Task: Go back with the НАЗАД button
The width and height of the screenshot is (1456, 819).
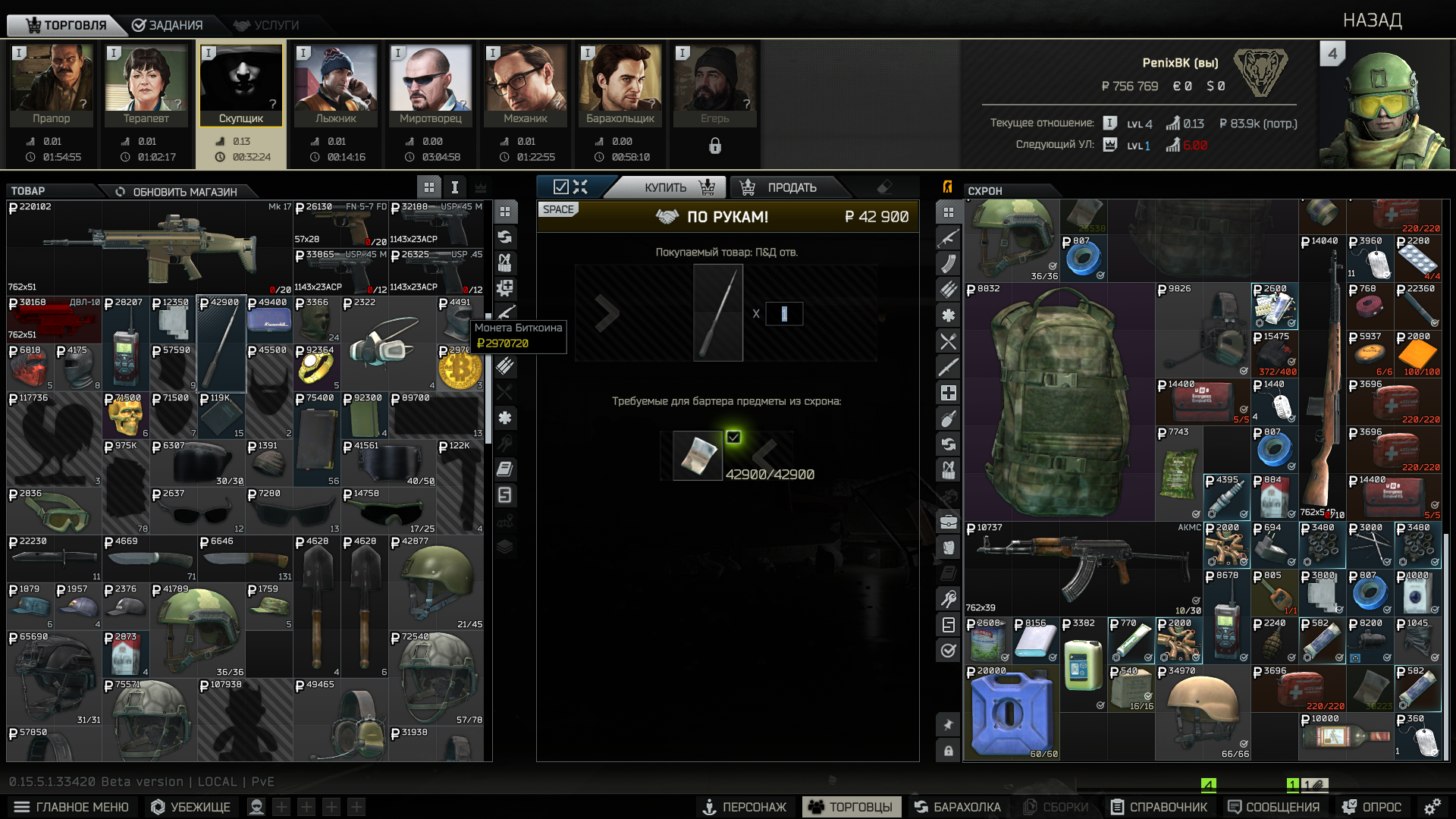Action: [x=1372, y=20]
